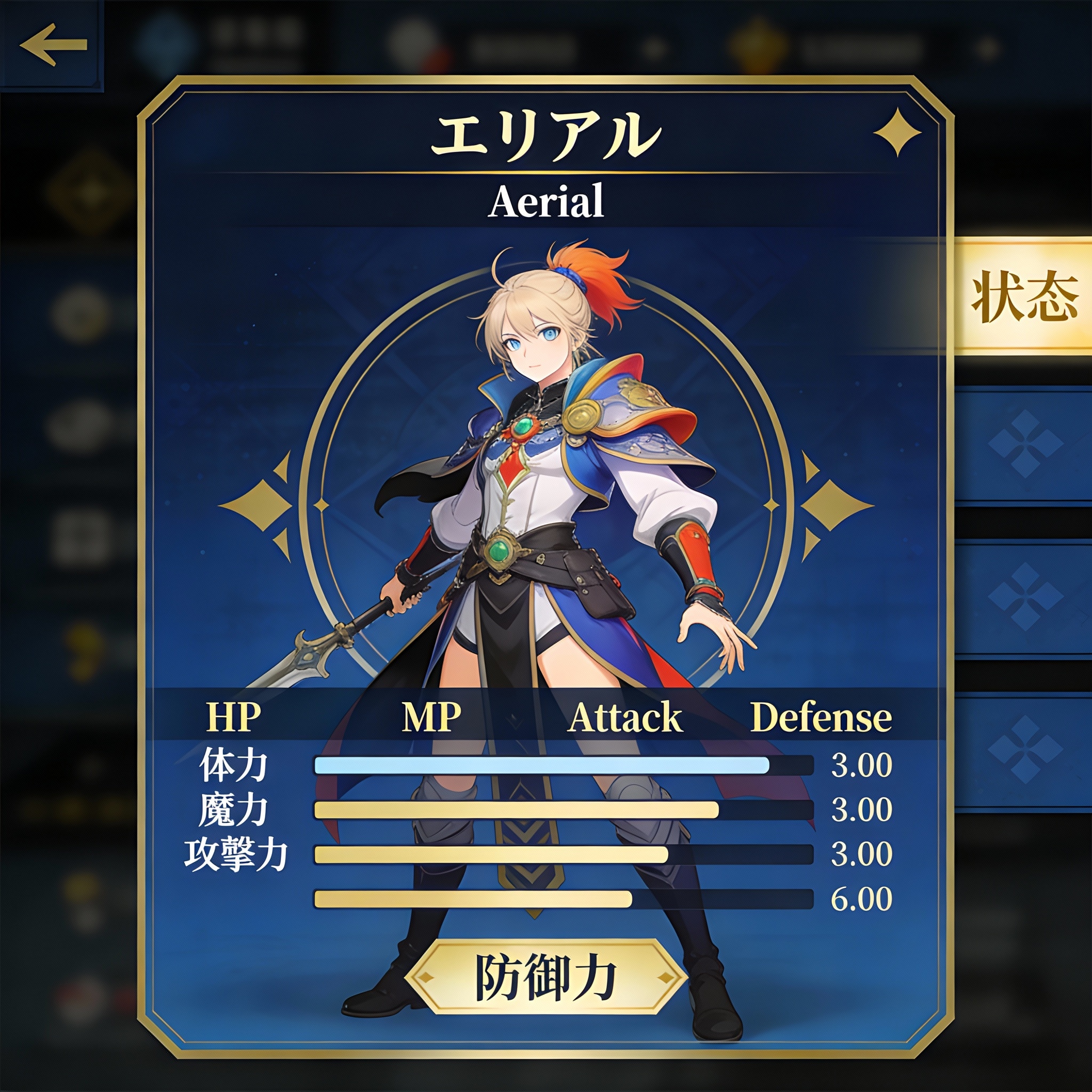Show the Attack stat header

pos(625,717)
